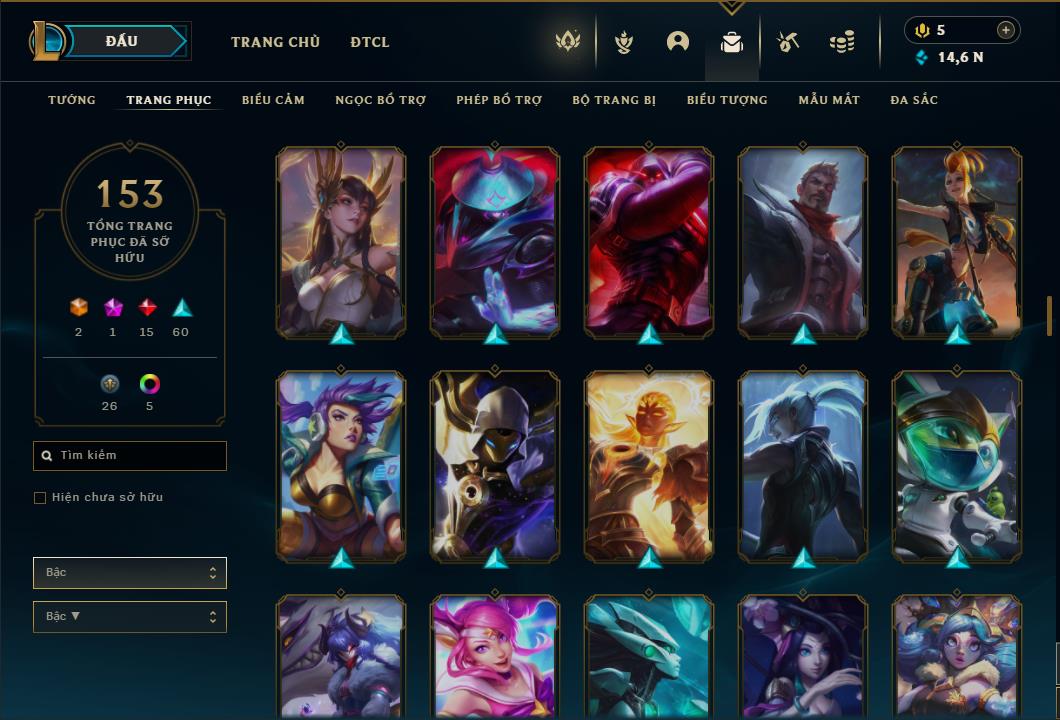Open the coin stack store icon
Viewport: 1060px width, 720px height.
(x=842, y=42)
